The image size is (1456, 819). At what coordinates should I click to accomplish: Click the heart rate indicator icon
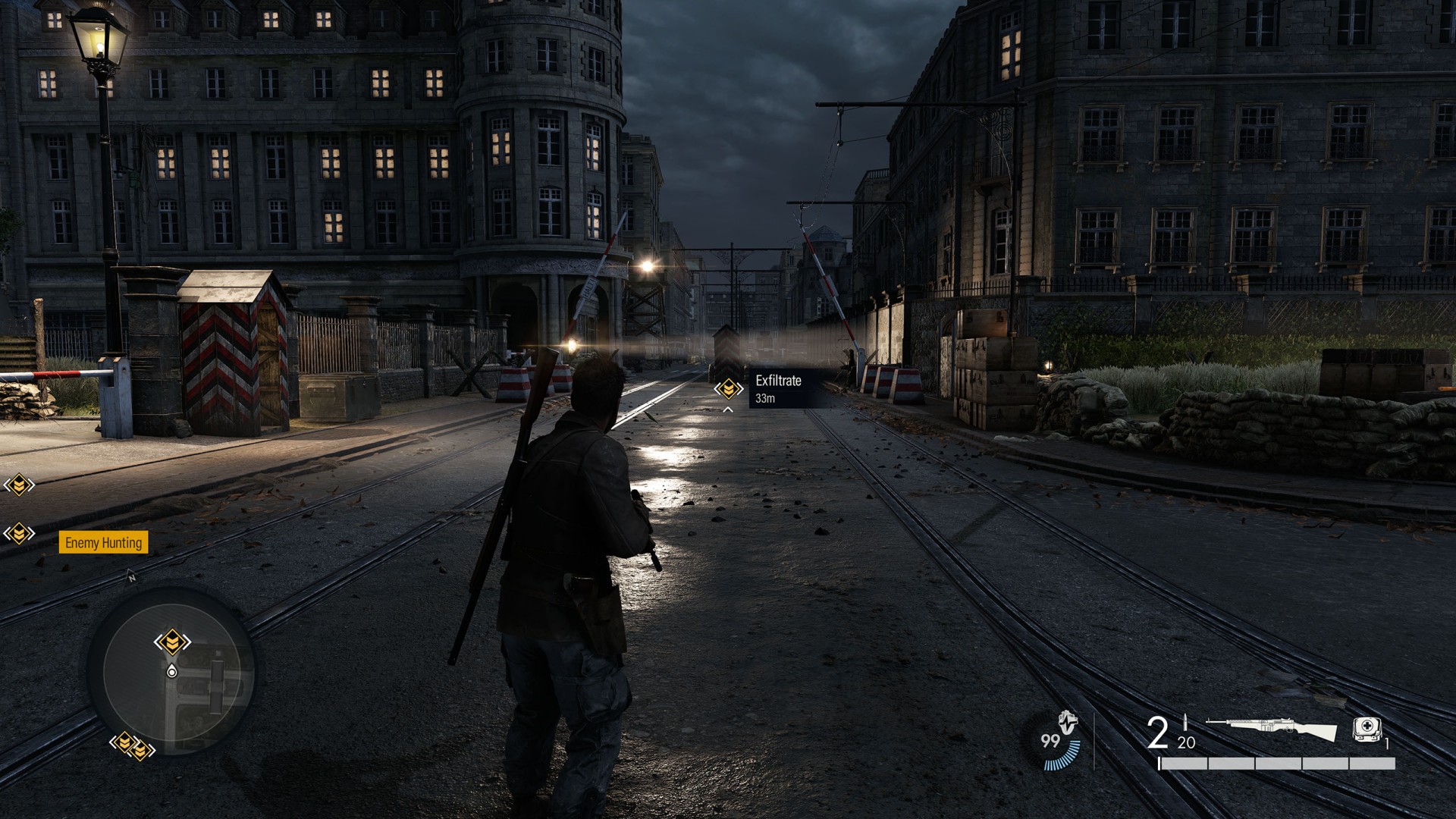coord(1068,724)
